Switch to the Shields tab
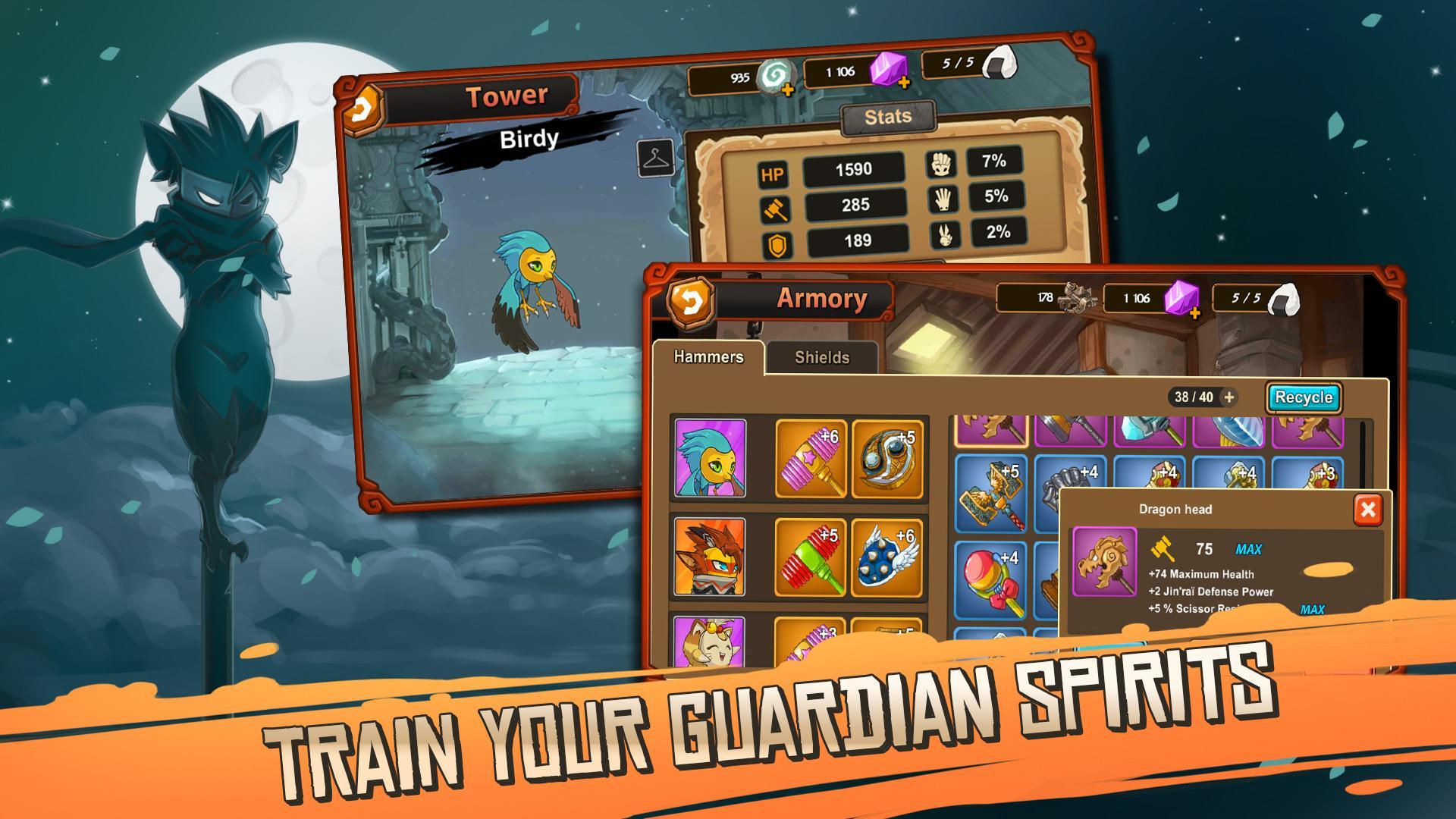This screenshot has width=1456, height=819. click(x=821, y=356)
